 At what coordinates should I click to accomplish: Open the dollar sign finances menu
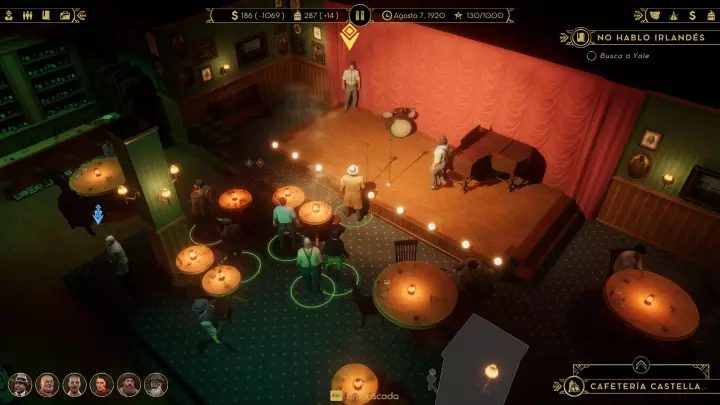click(693, 15)
